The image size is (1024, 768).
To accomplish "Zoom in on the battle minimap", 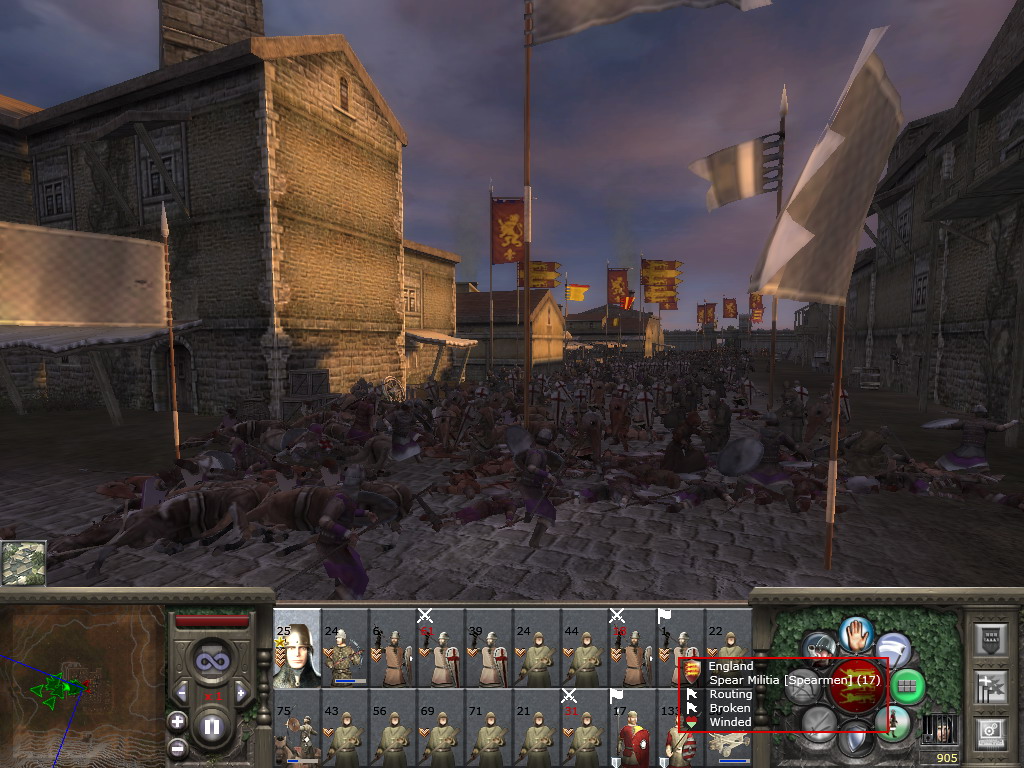I will coord(177,720).
